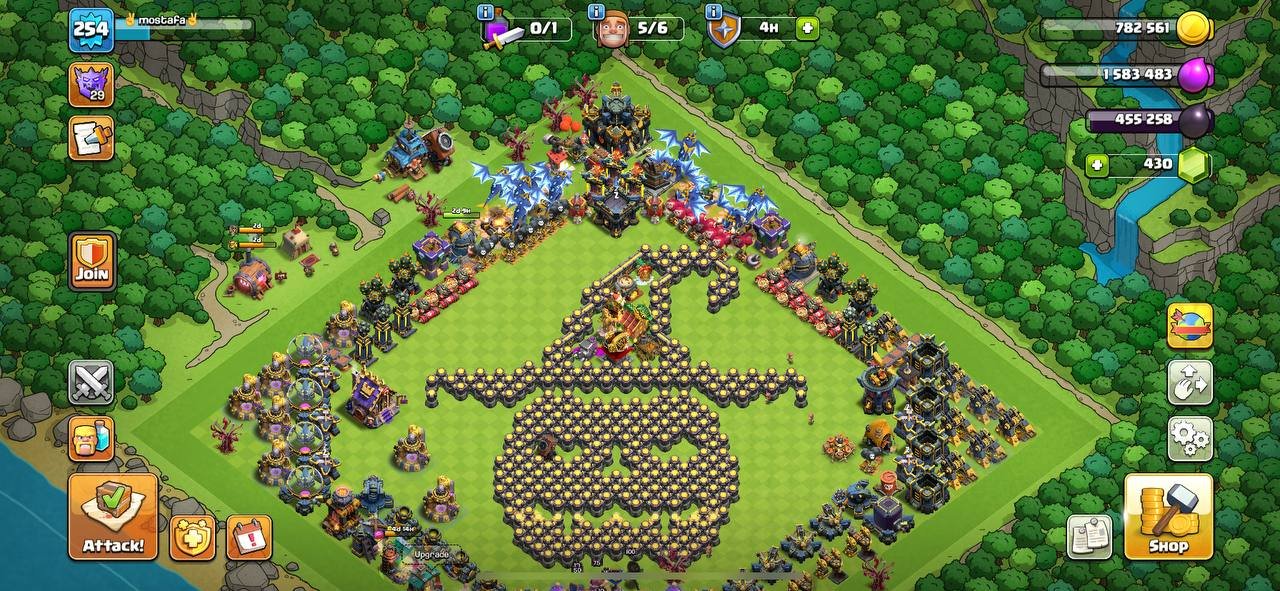Open the Shop
The image size is (1280, 591).
pos(1168,516)
